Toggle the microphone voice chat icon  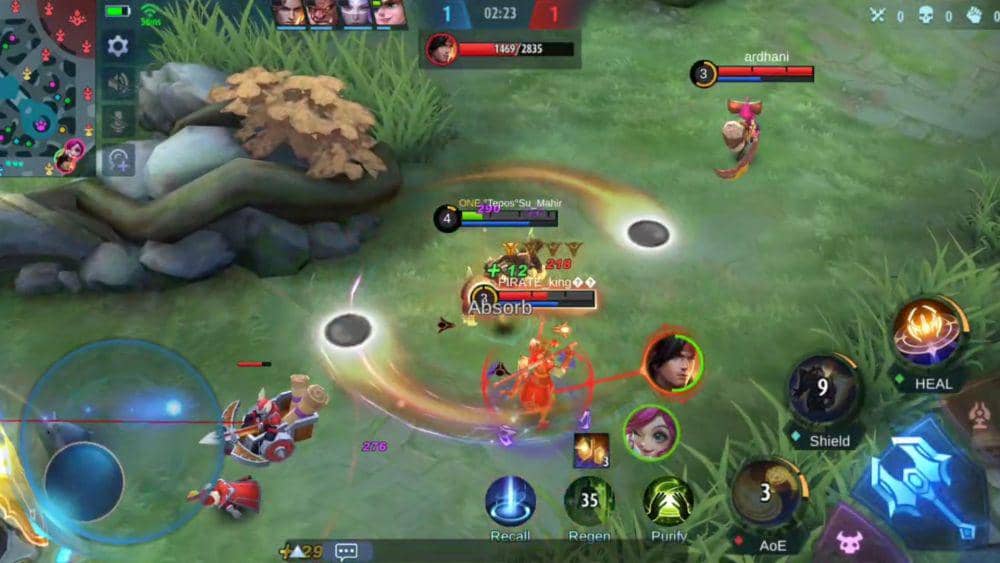point(118,121)
